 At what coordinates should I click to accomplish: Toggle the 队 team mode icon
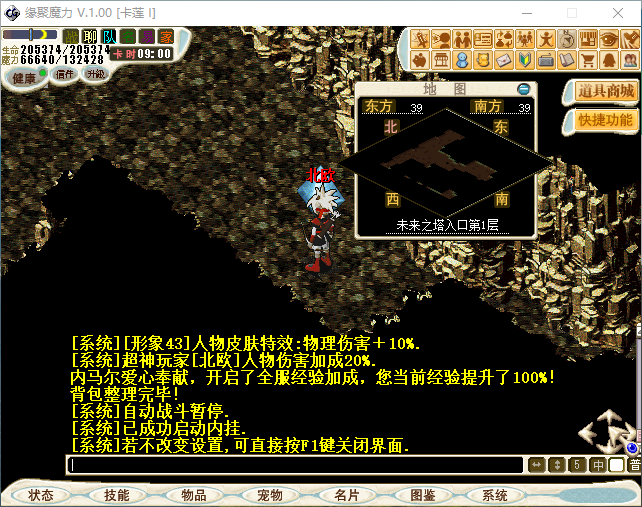tap(108, 37)
